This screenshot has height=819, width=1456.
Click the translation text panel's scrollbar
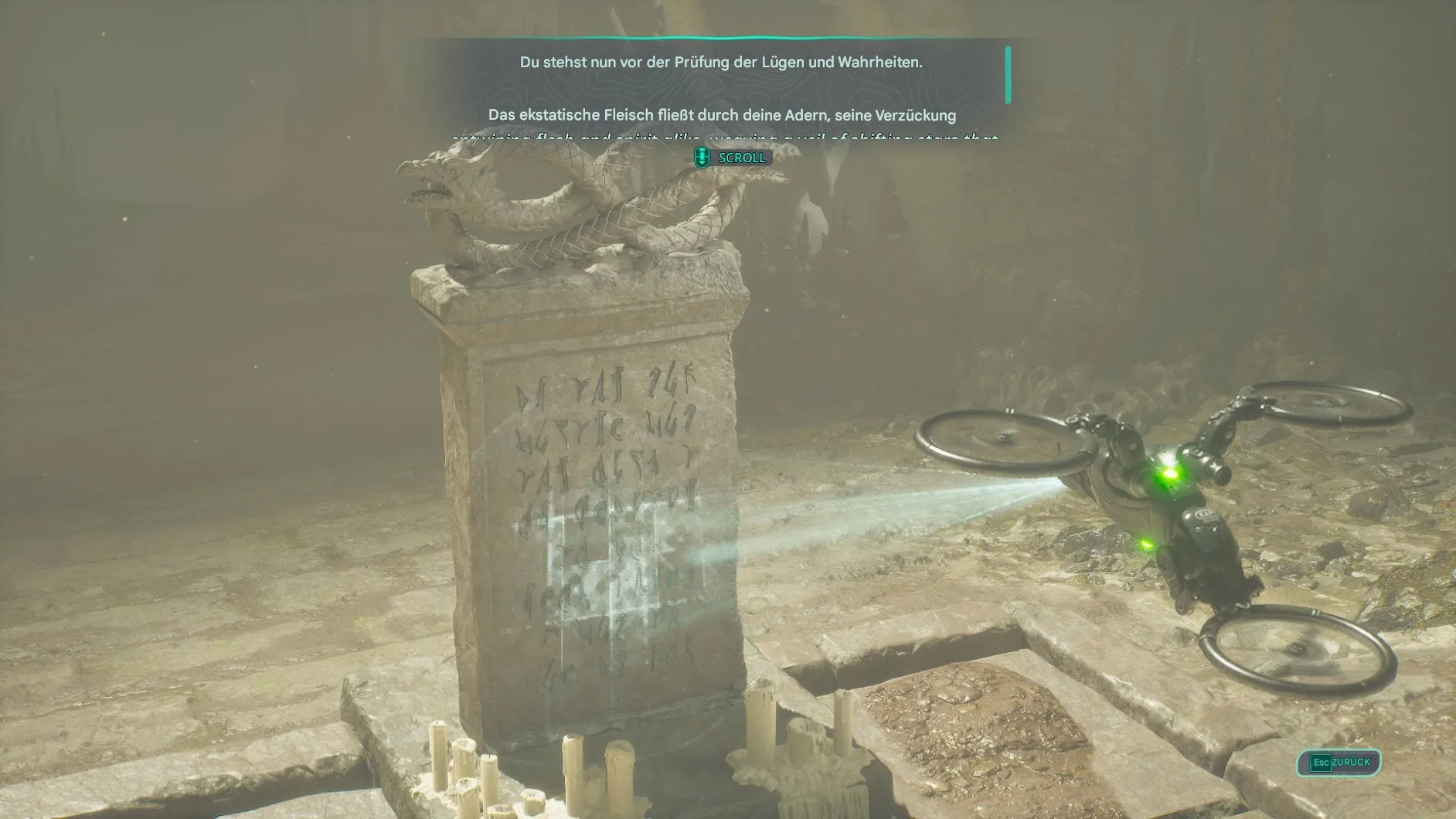1008,75
